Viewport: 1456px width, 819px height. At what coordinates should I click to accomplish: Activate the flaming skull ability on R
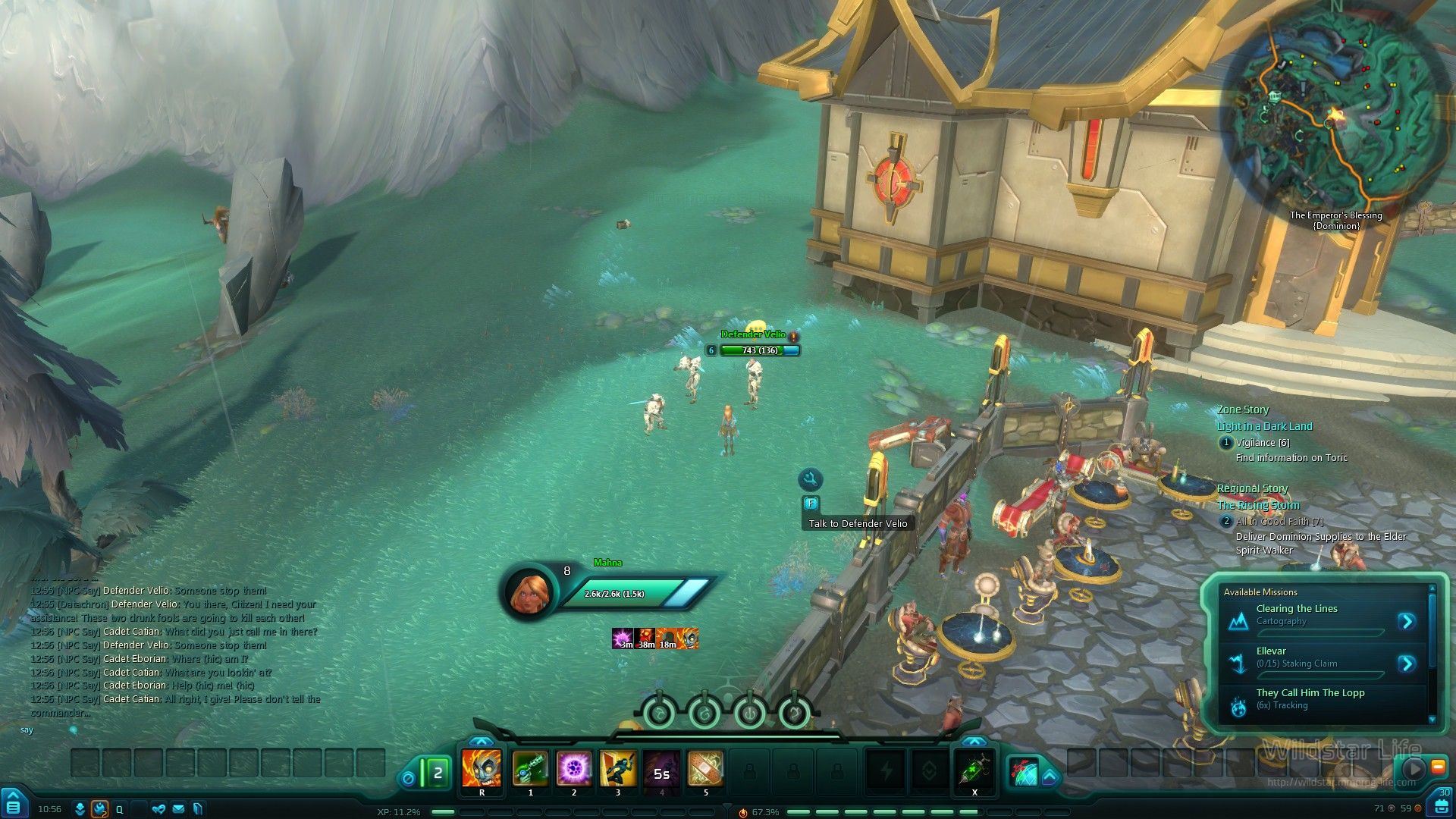482,769
